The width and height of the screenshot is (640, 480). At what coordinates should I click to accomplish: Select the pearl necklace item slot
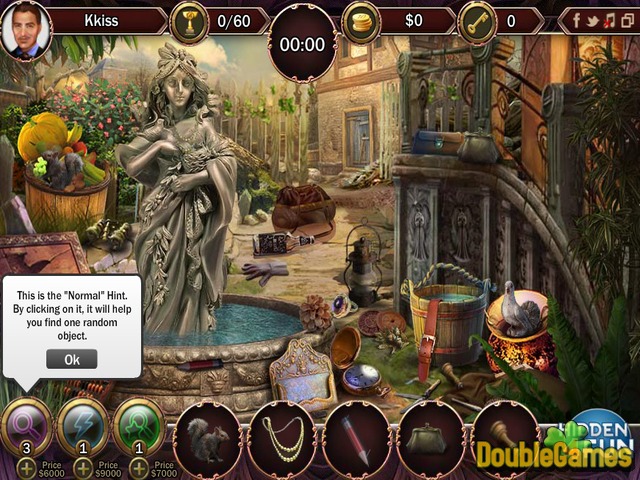click(281, 438)
